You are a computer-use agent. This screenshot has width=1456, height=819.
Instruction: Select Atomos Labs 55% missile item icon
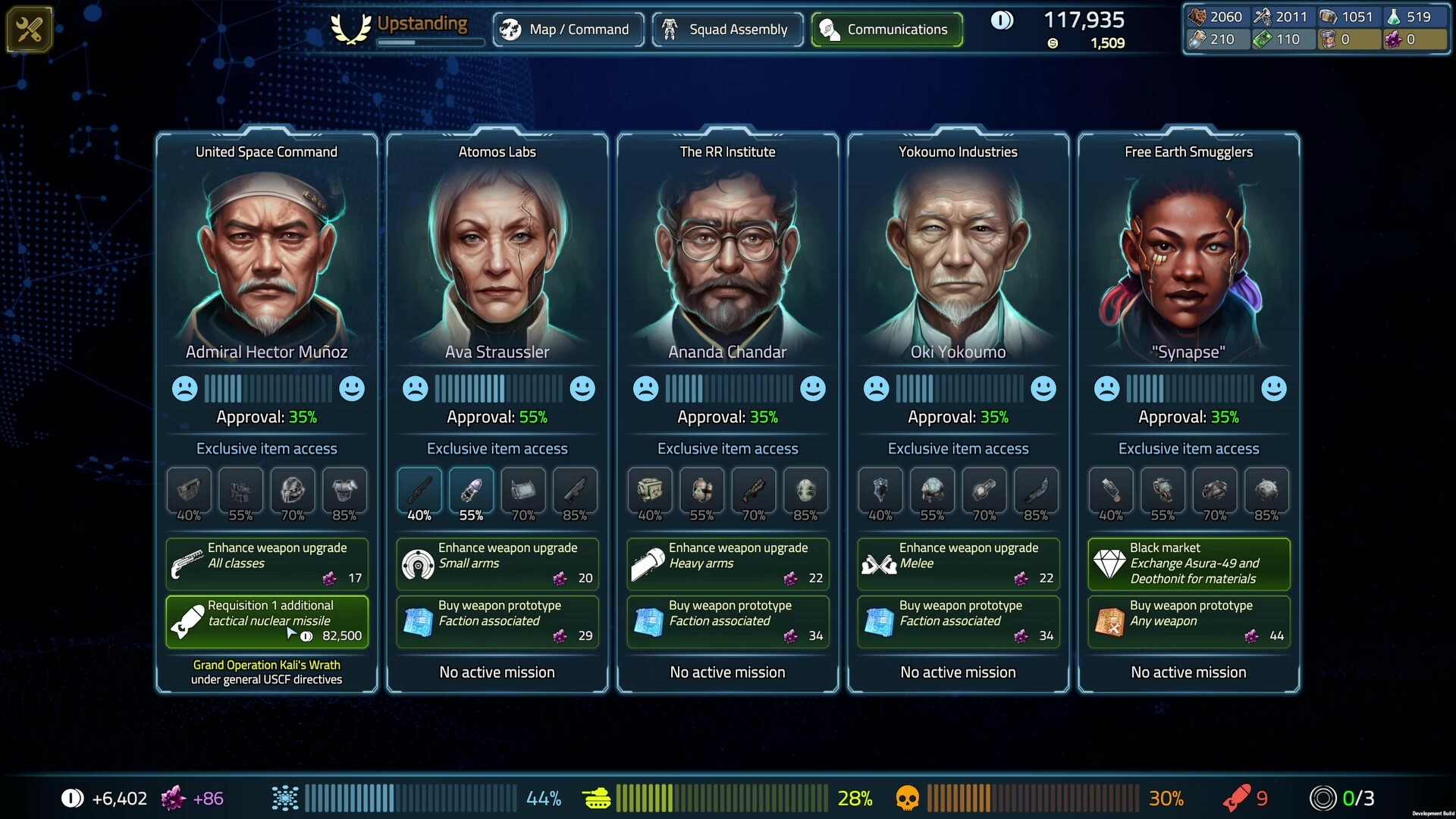tap(471, 491)
